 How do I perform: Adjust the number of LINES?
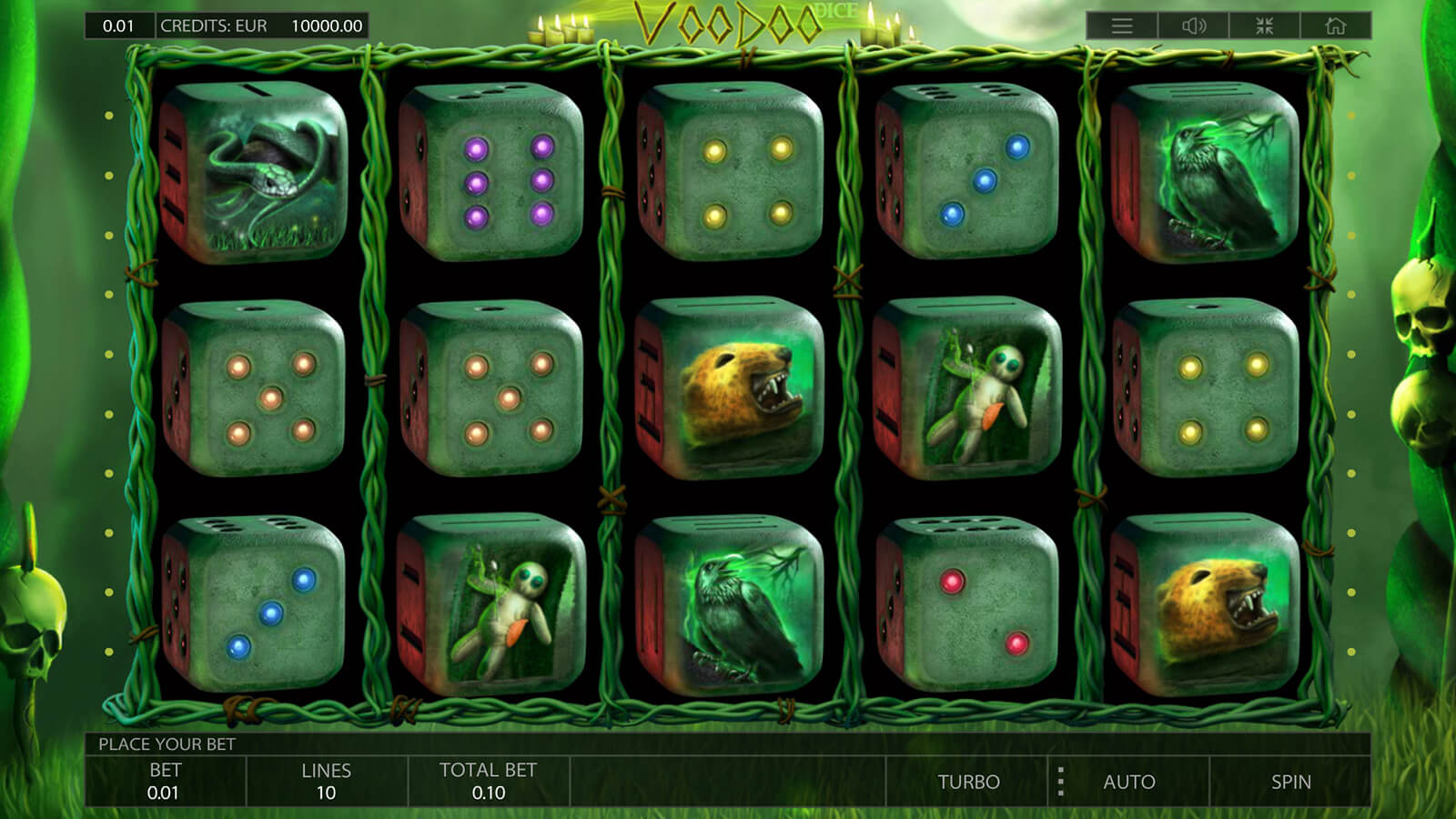coord(326,782)
